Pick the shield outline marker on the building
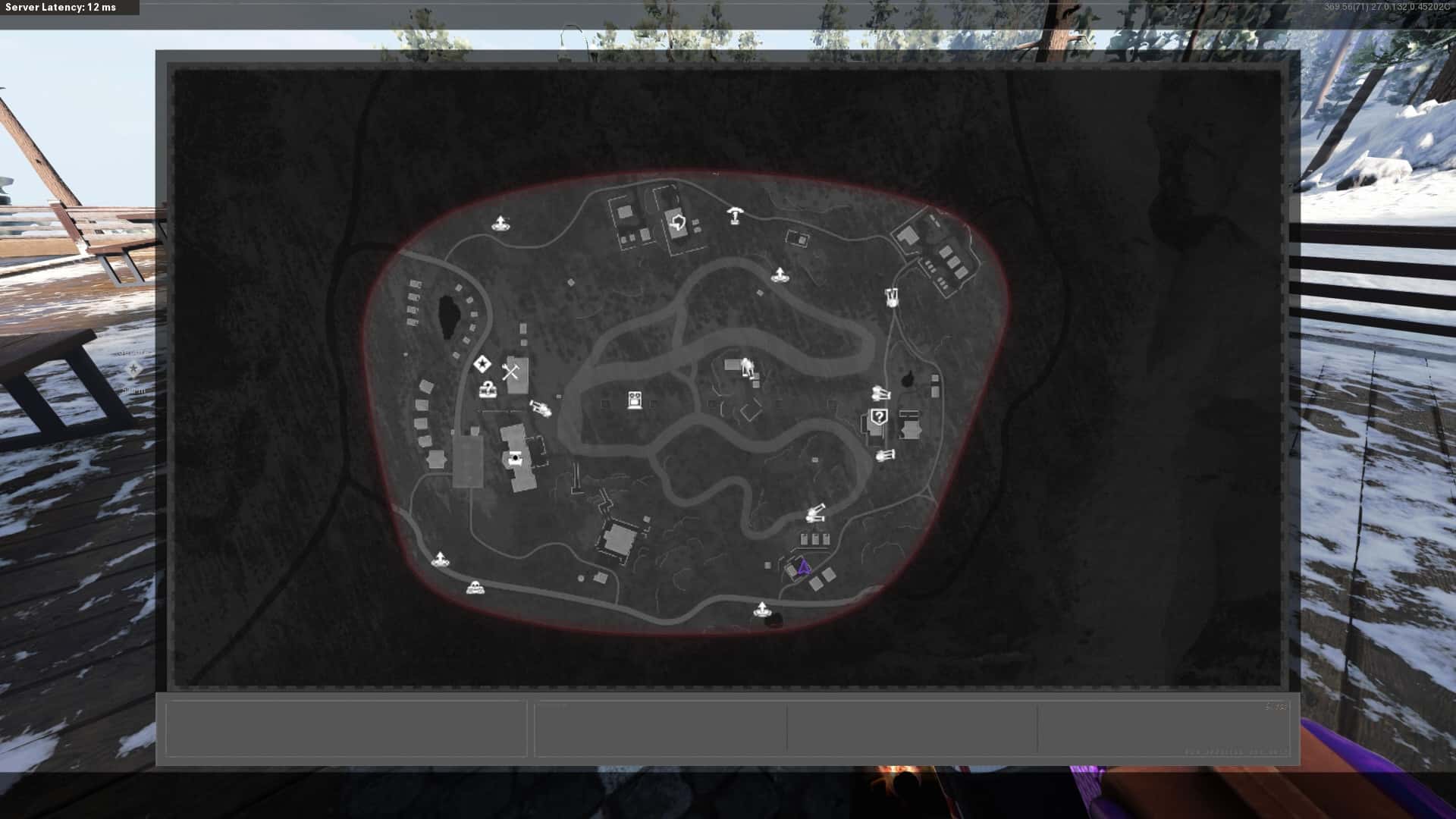 coord(678,223)
